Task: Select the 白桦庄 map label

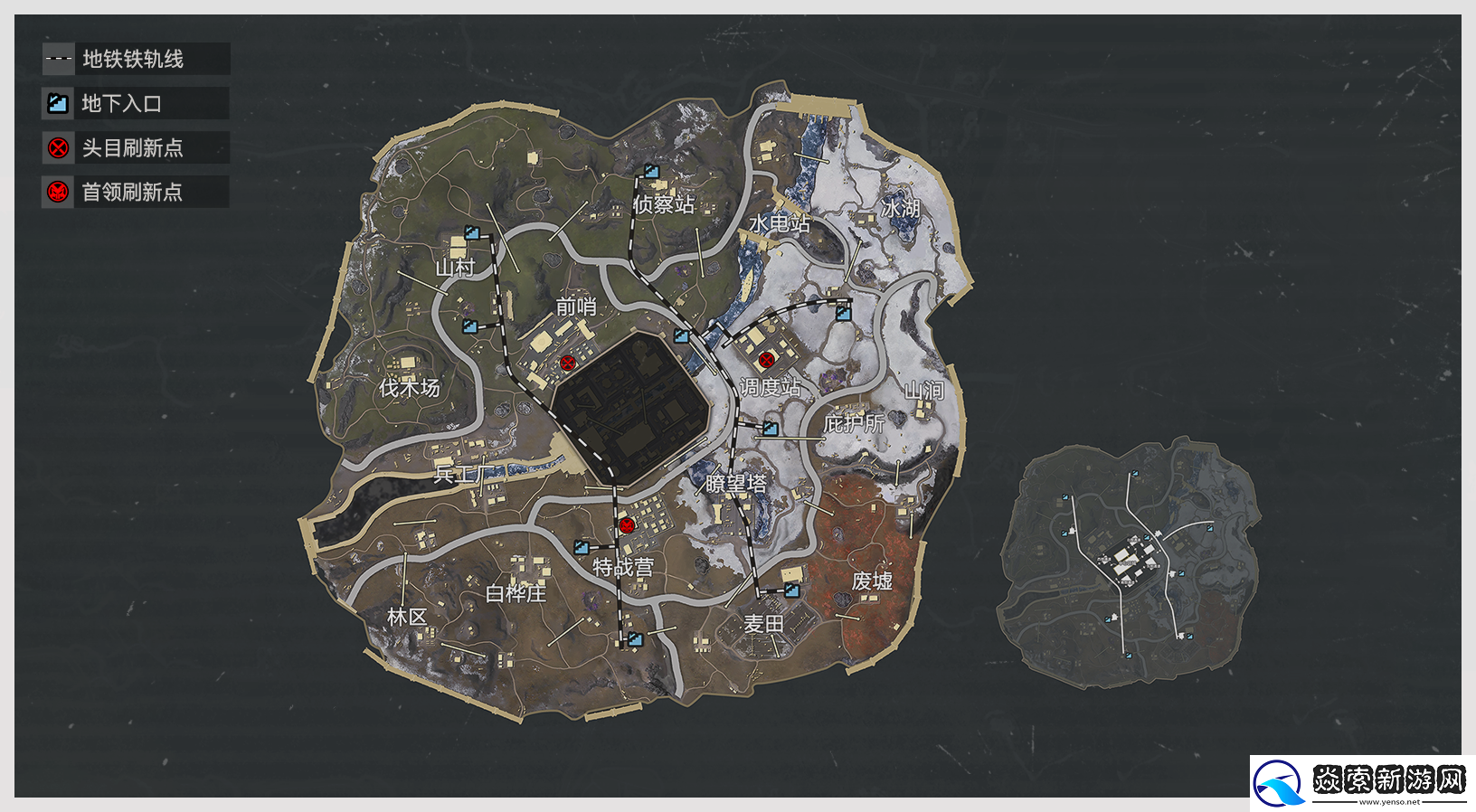Action: point(516,594)
